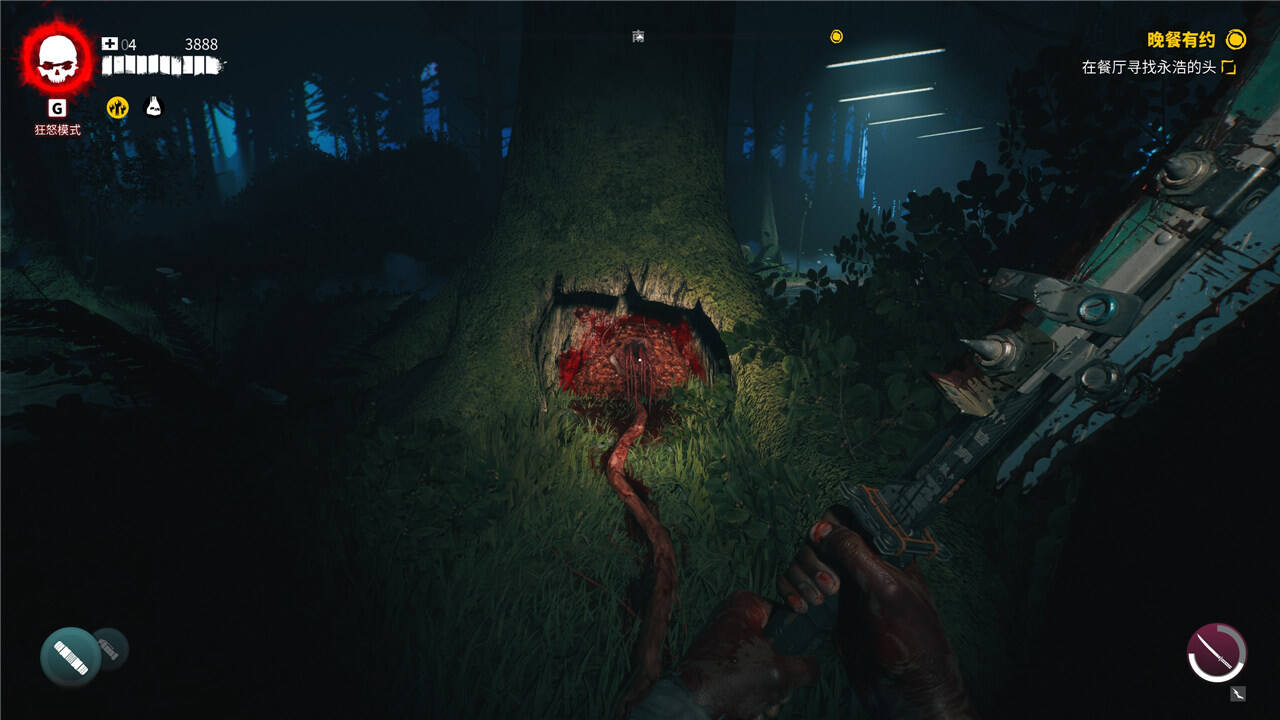
Task: Select the white flask status icon
Action: click(154, 106)
